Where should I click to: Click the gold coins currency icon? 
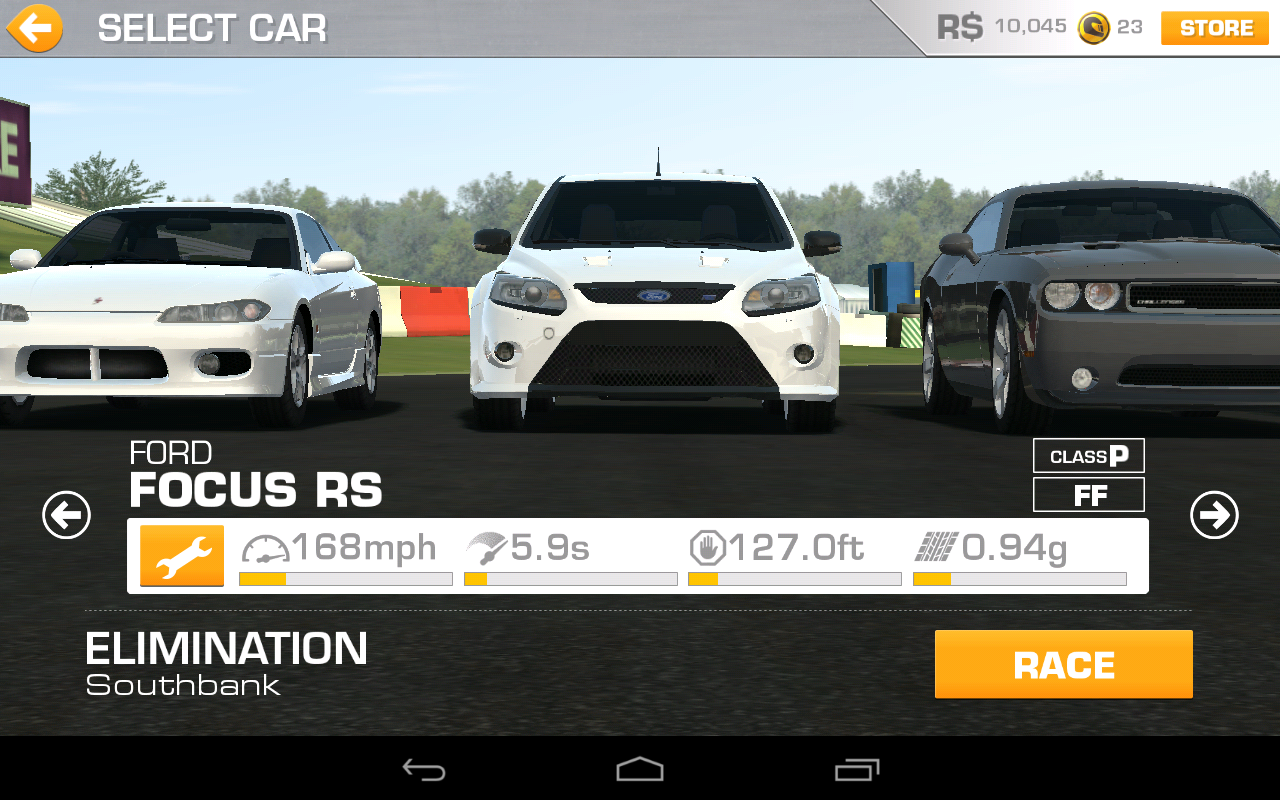pos(1095,27)
